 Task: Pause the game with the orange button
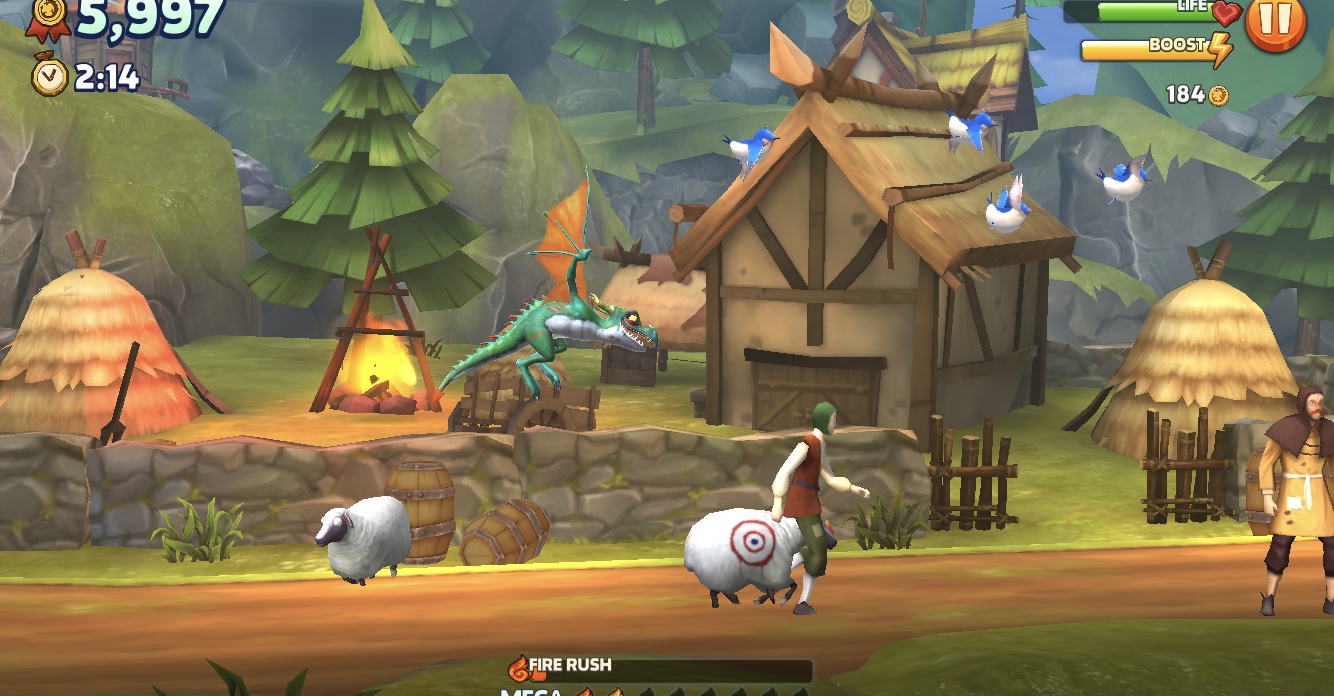[1275, 20]
